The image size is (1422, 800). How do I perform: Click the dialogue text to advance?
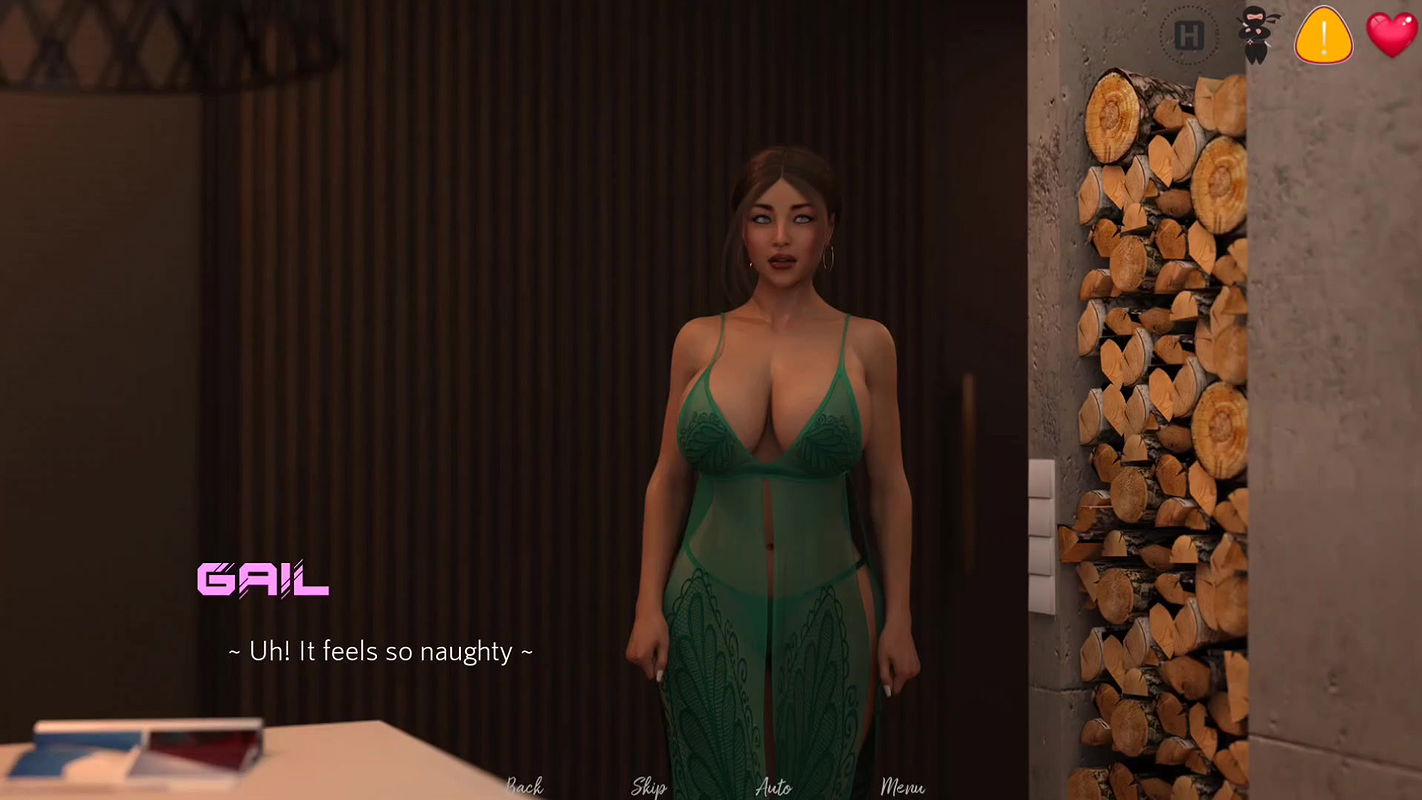pyautogui.click(x=379, y=651)
